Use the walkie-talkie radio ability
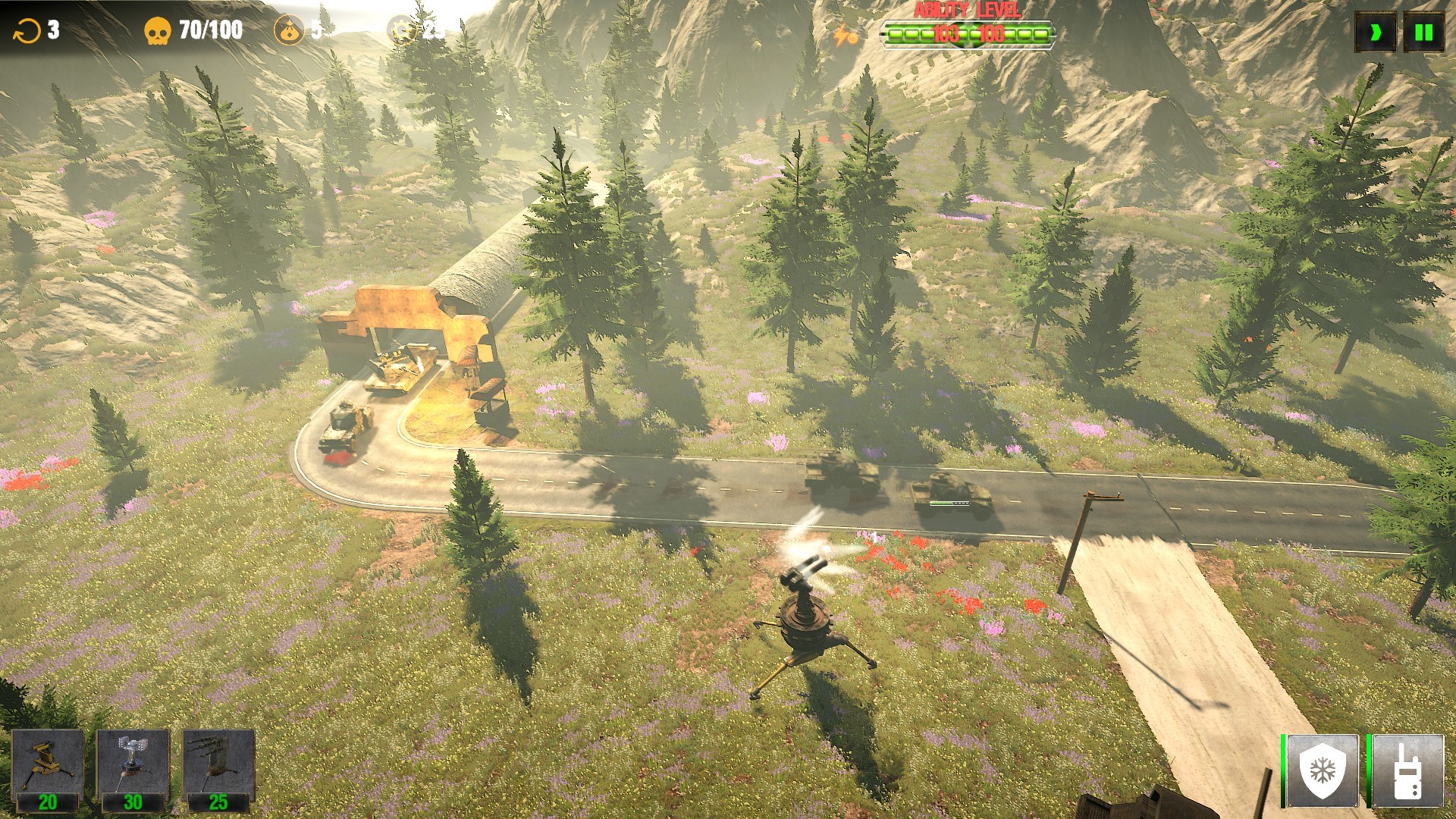Image resolution: width=1456 pixels, height=819 pixels. point(1407,771)
